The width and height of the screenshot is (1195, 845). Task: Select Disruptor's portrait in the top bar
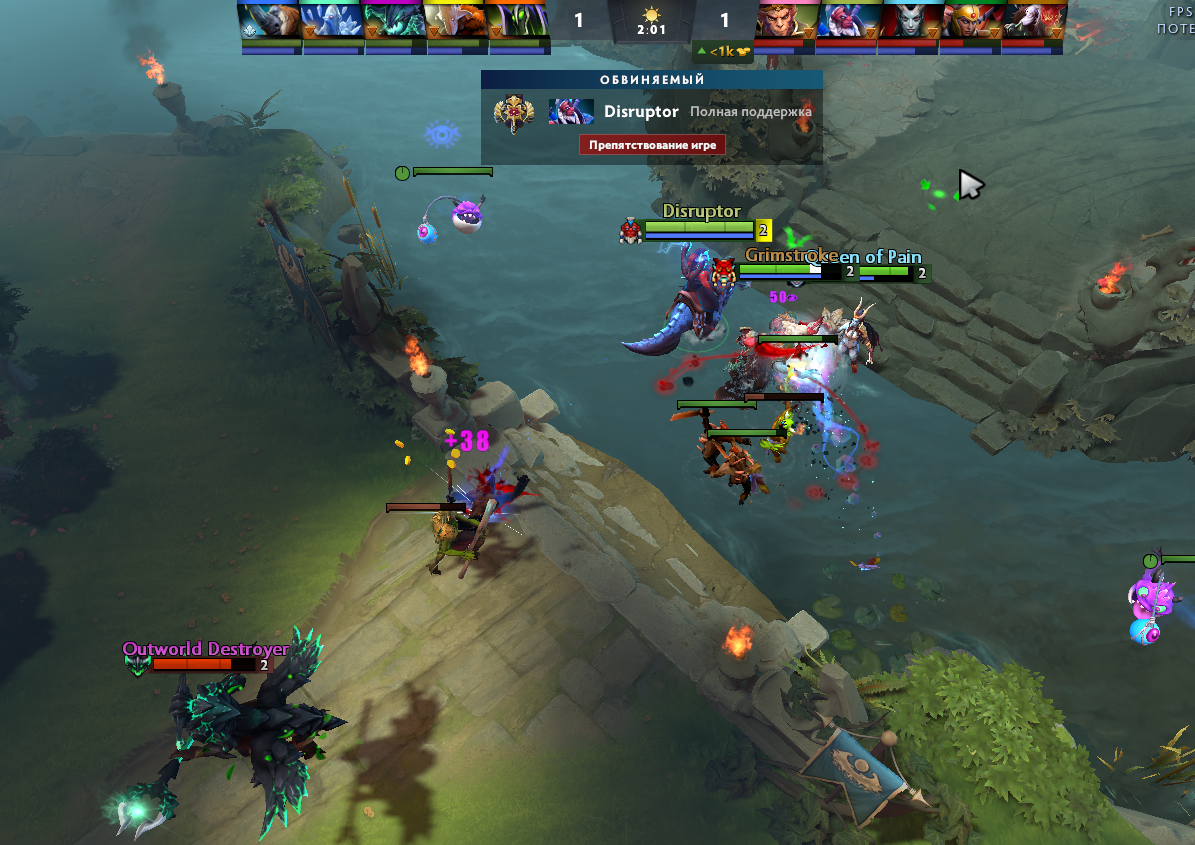pyautogui.click(x=849, y=21)
